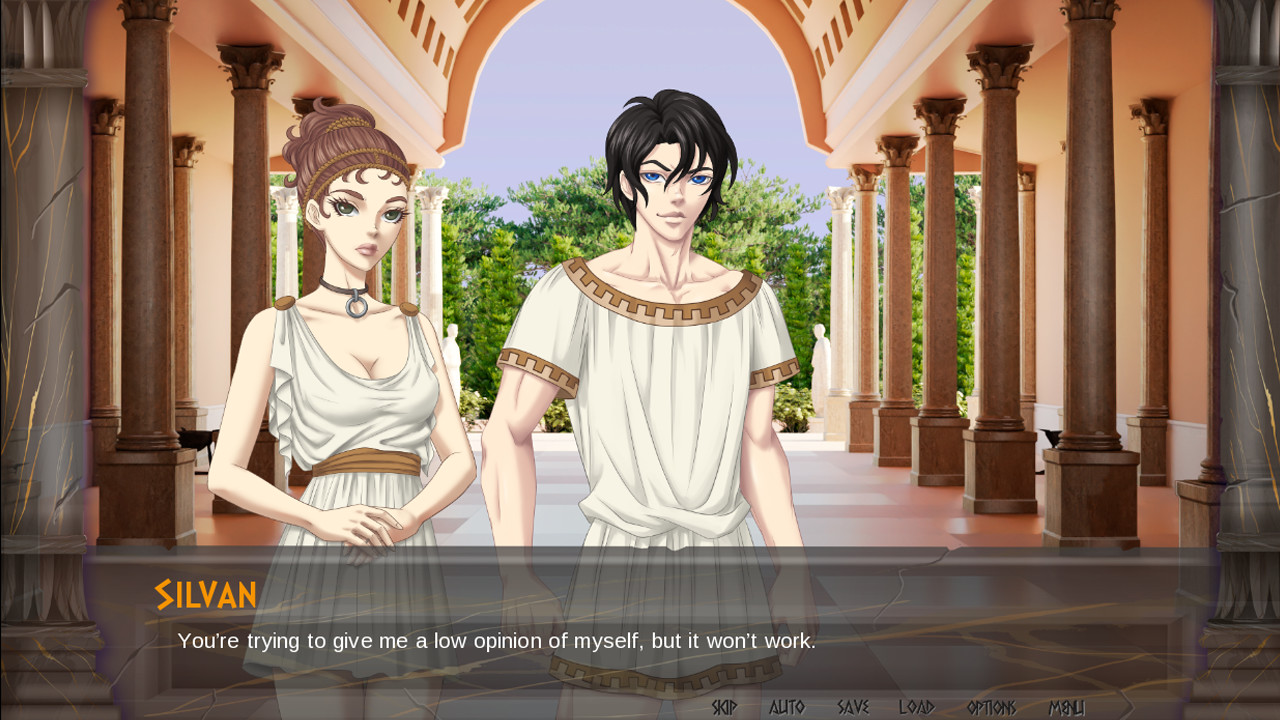Screen dimensions: 1280x720
Task: Select Load from the bottom quick menu
Action: (916, 706)
